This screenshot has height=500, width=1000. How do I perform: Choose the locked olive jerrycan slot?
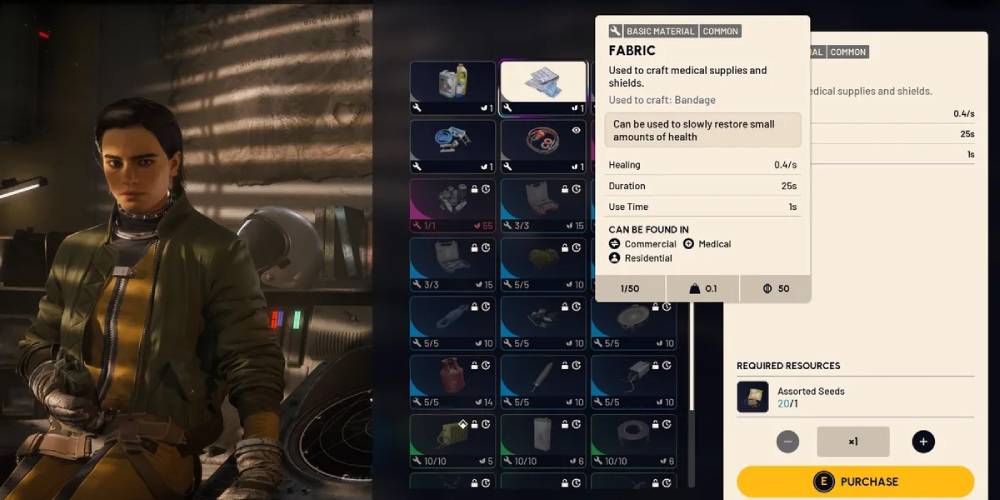coord(453,440)
